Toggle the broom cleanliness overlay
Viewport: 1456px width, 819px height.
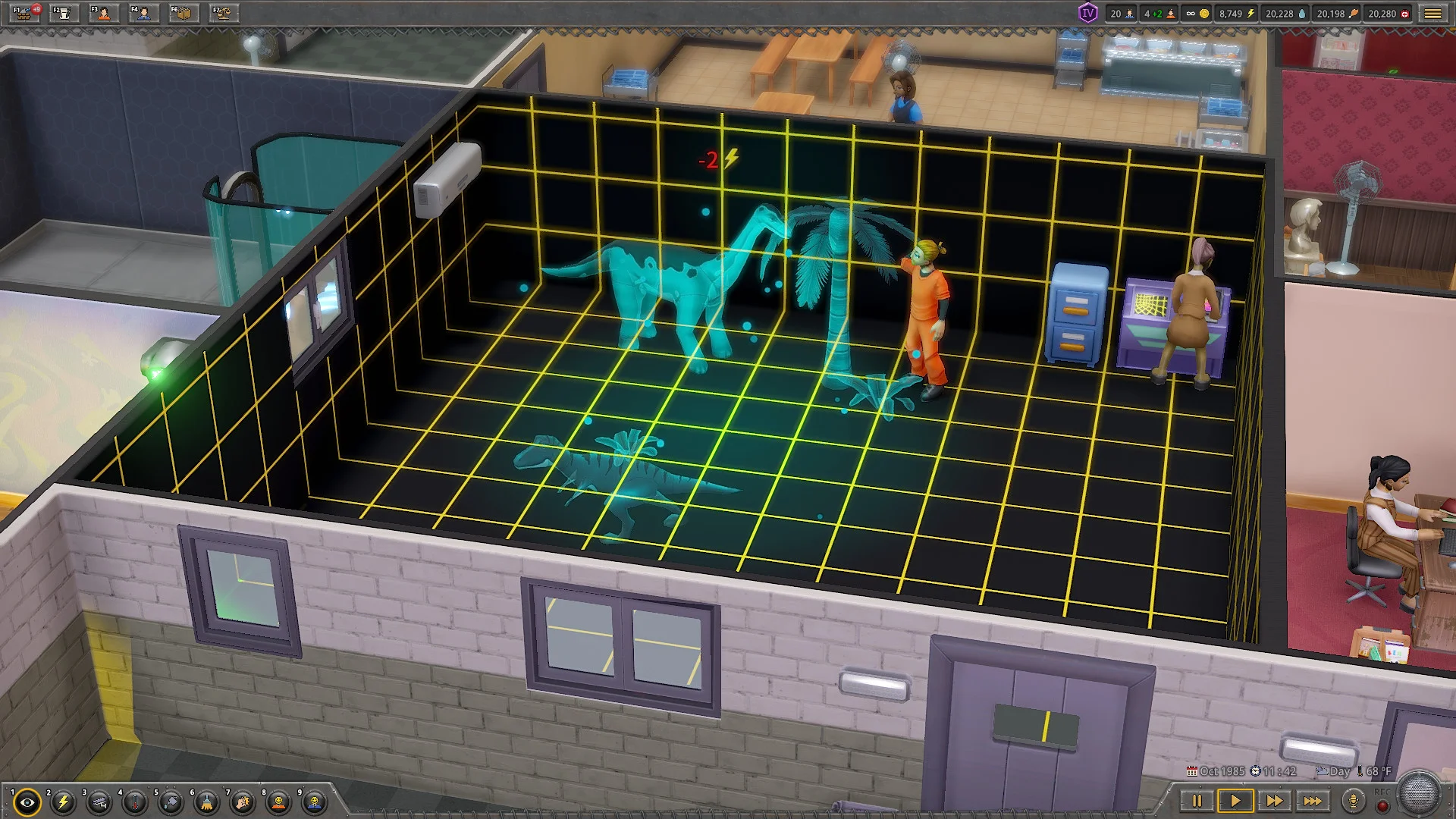tap(207, 802)
